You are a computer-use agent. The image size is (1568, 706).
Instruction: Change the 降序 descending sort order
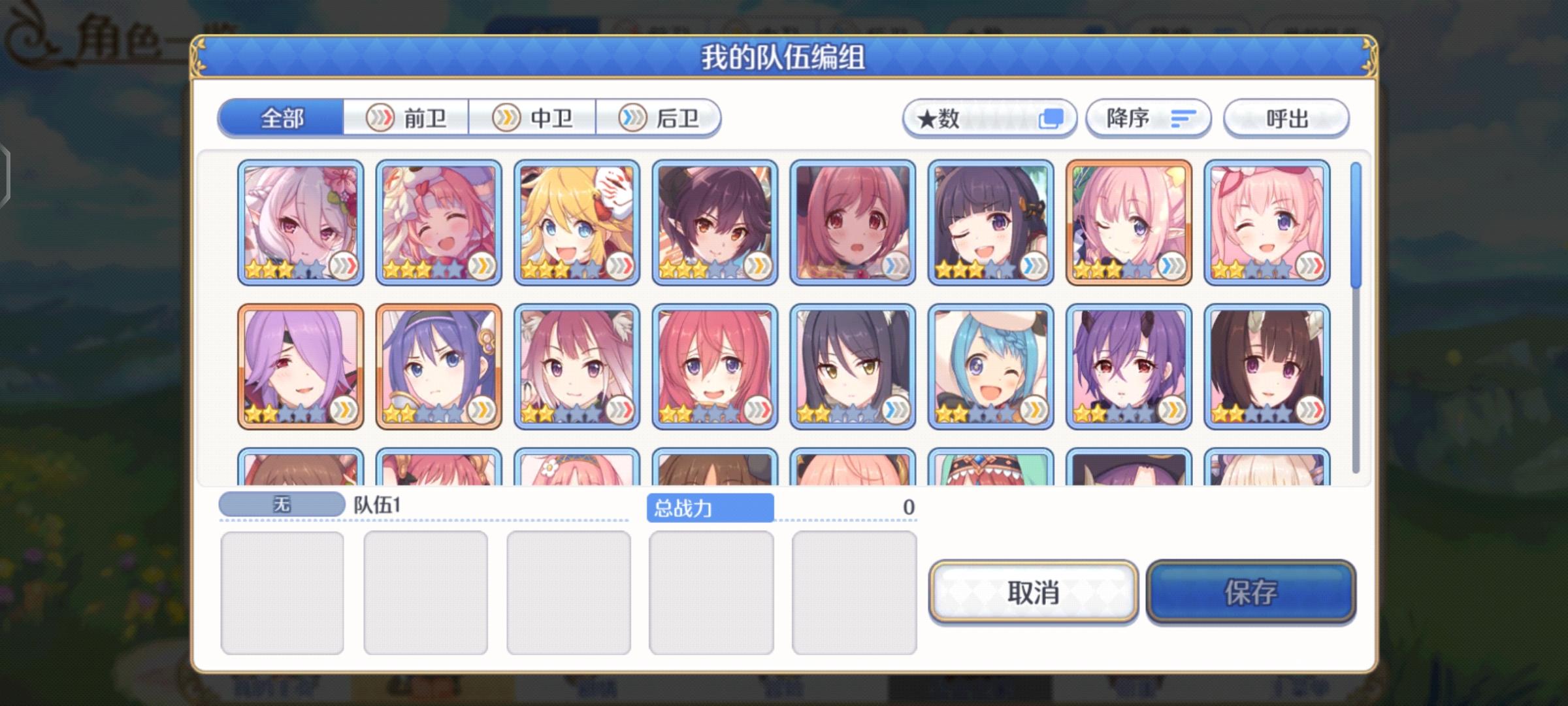(1148, 118)
